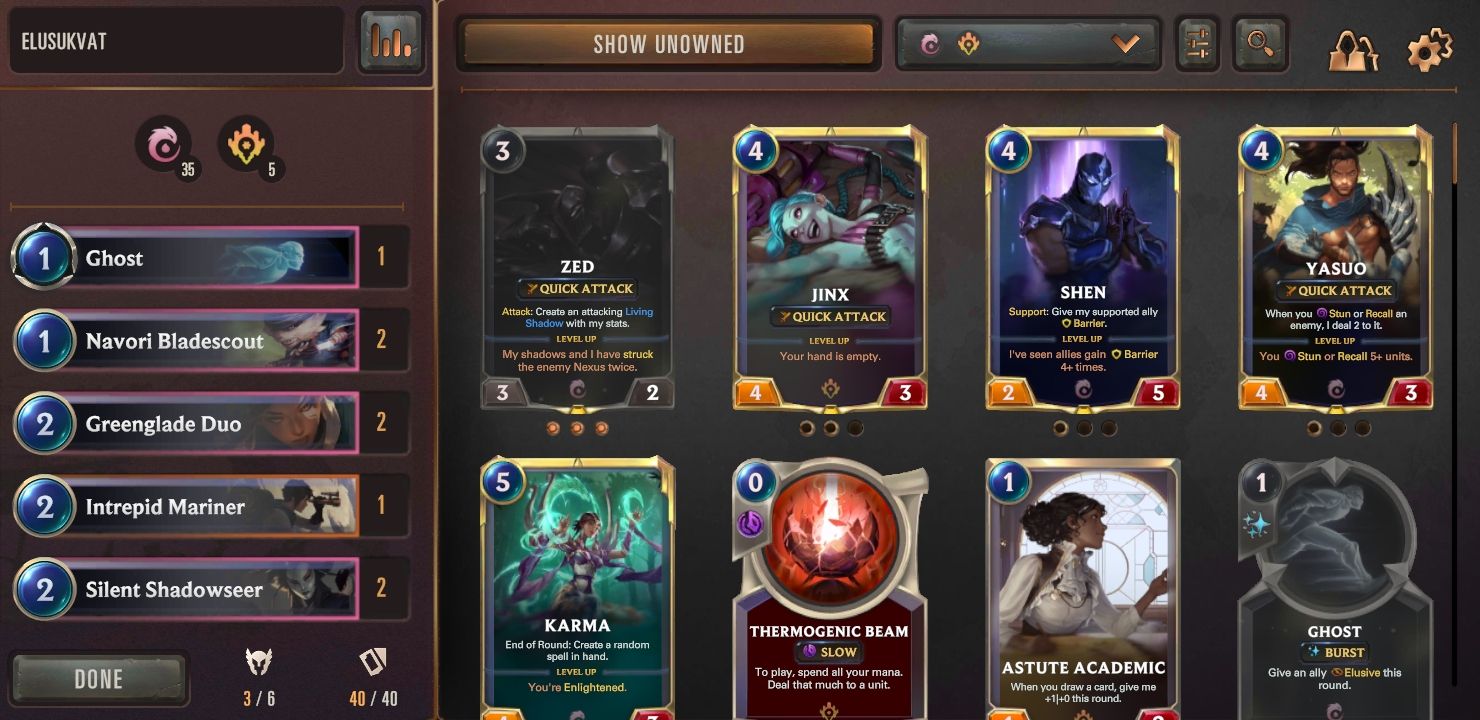Select the Karma champion card
The image size is (1480, 720).
tap(577, 590)
